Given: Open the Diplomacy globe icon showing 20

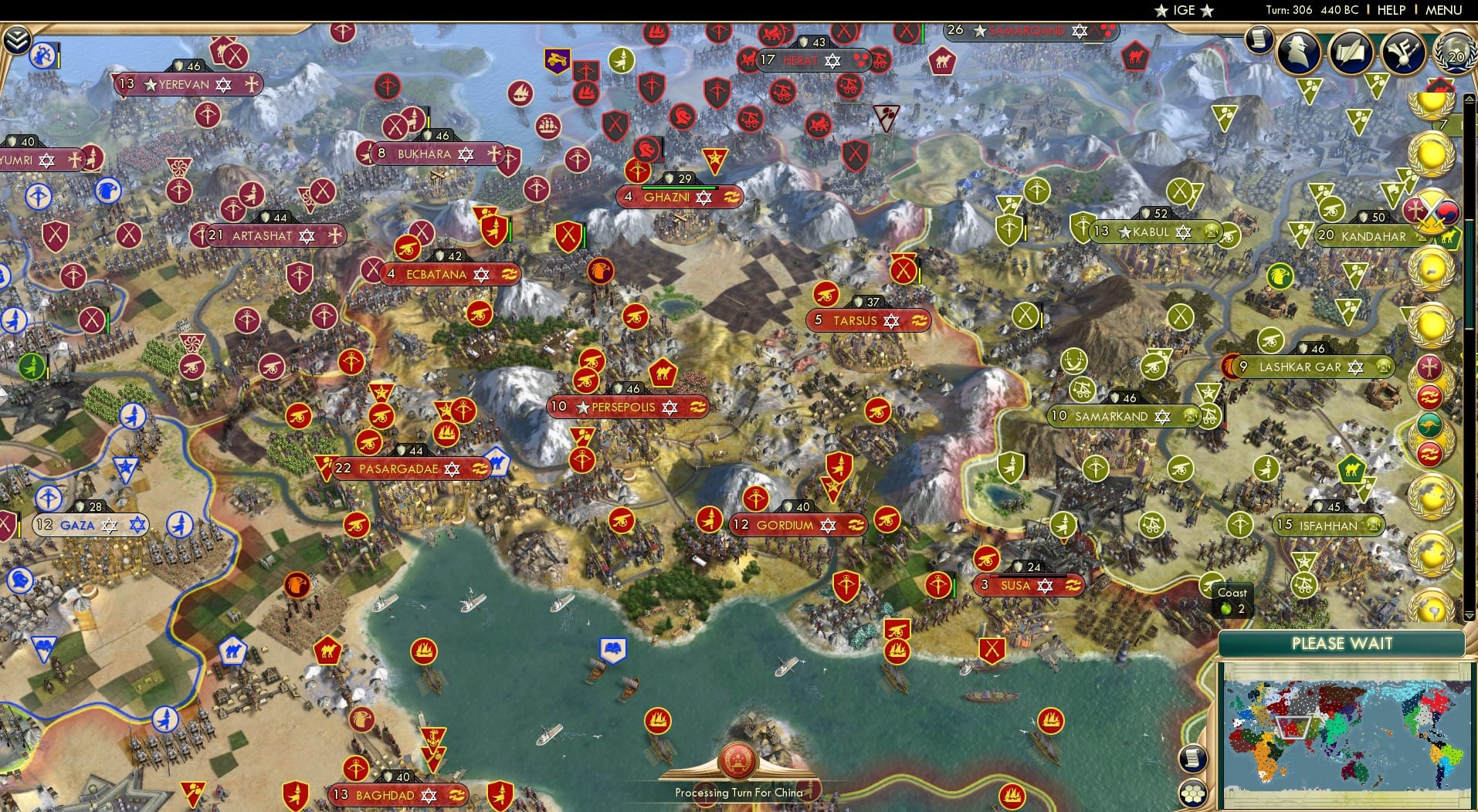Looking at the screenshot, I should click(x=1454, y=56).
